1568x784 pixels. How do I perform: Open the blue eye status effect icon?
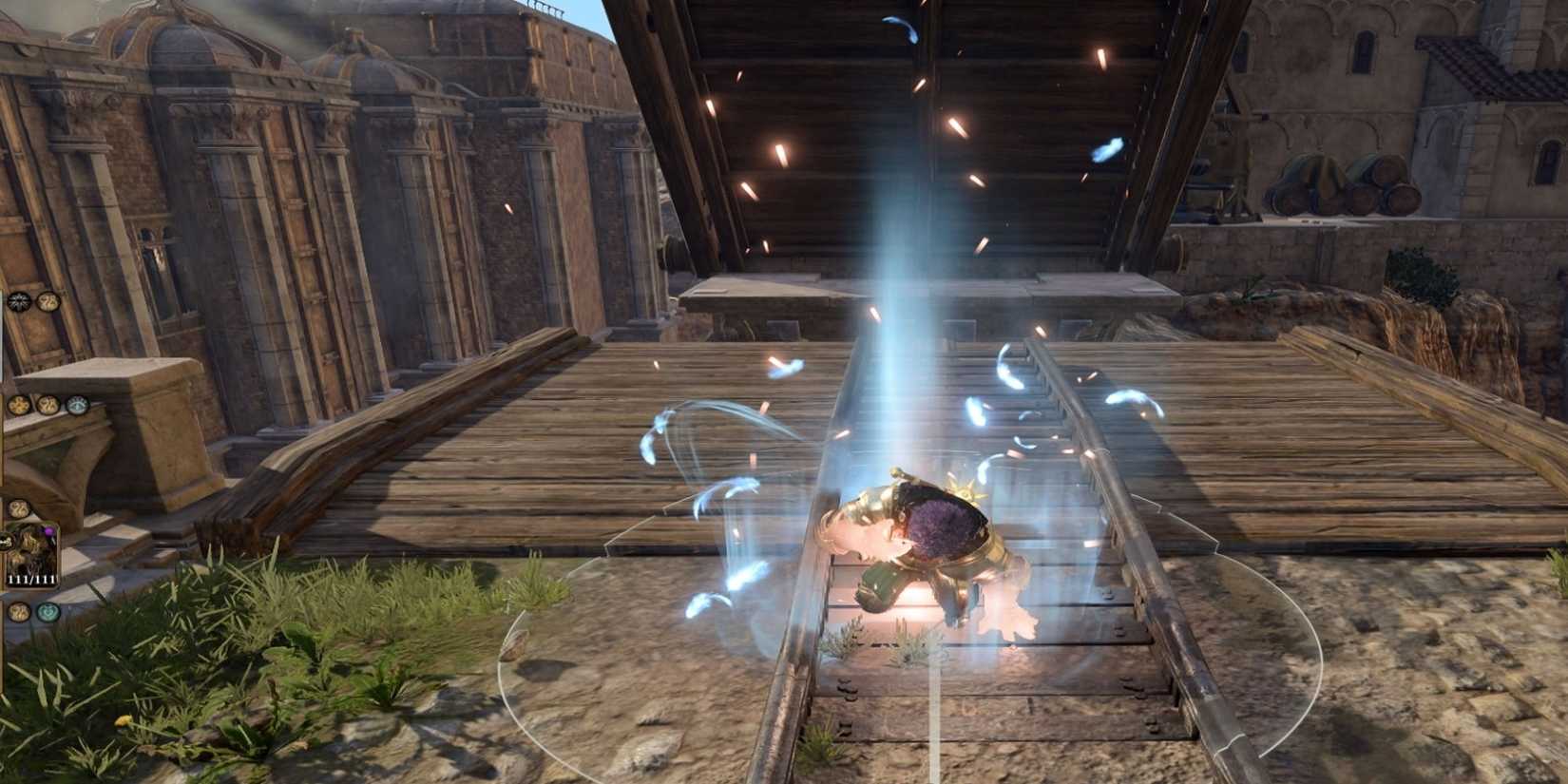click(77, 405)
